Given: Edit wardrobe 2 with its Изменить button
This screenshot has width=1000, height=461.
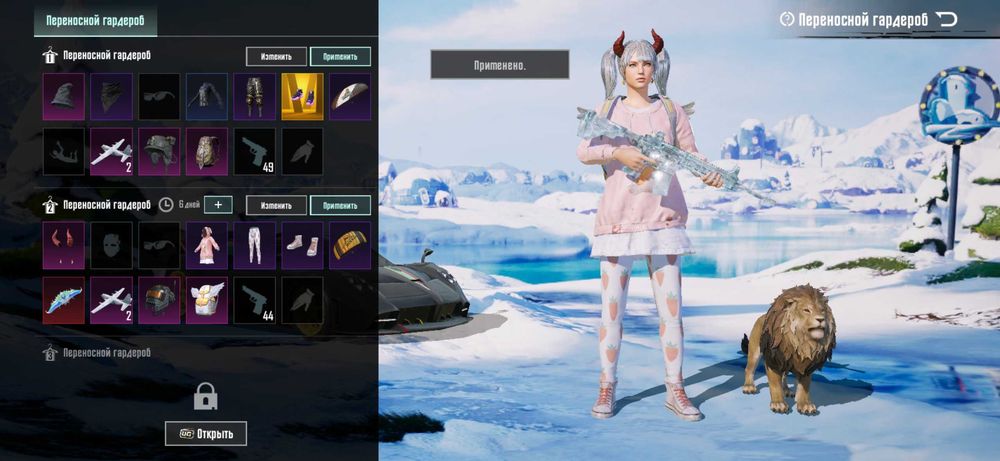Looking at the screenshot, I should coord(276,205).
